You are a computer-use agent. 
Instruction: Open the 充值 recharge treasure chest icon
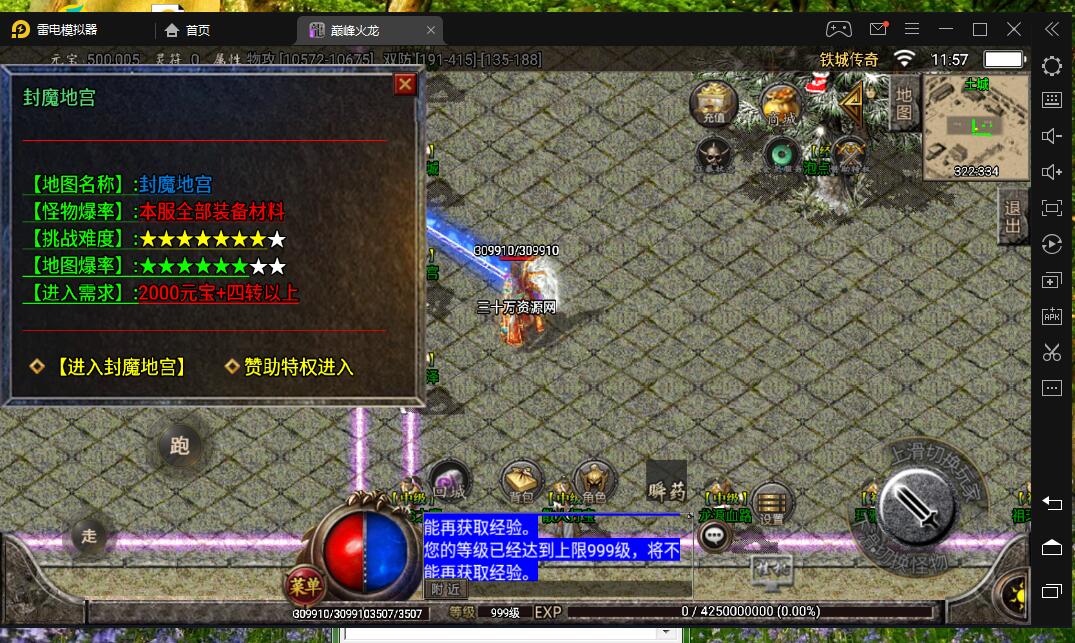[714, 103]
